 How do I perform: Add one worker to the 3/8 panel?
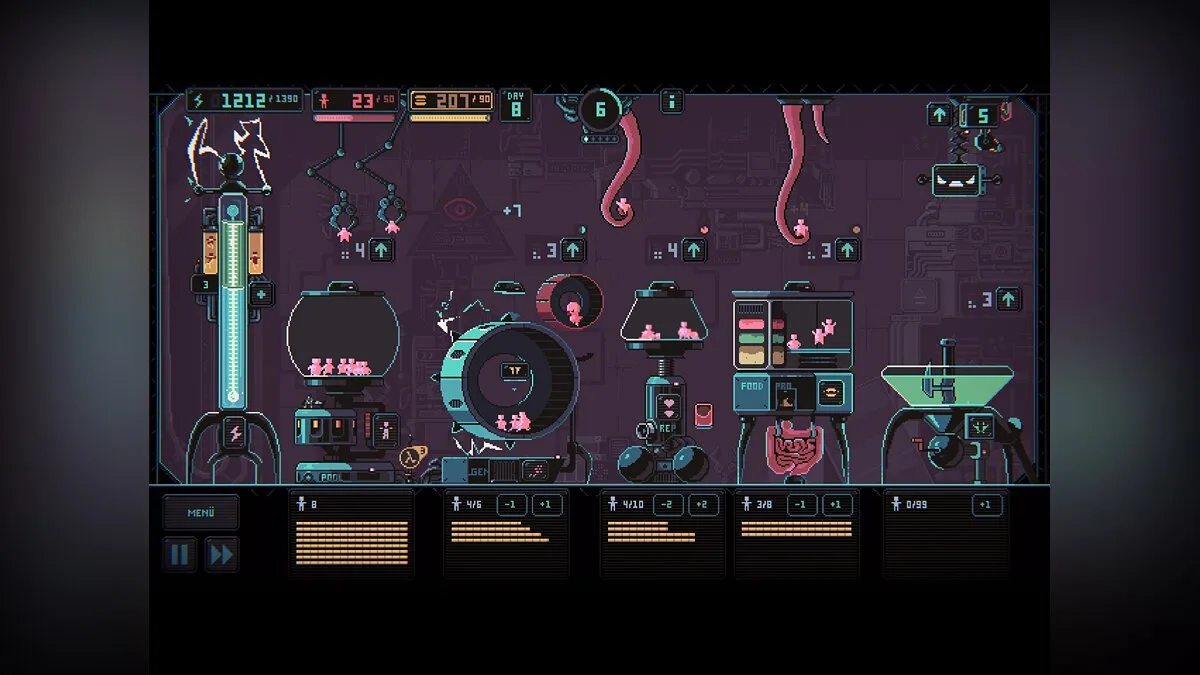tap(836, 505)
